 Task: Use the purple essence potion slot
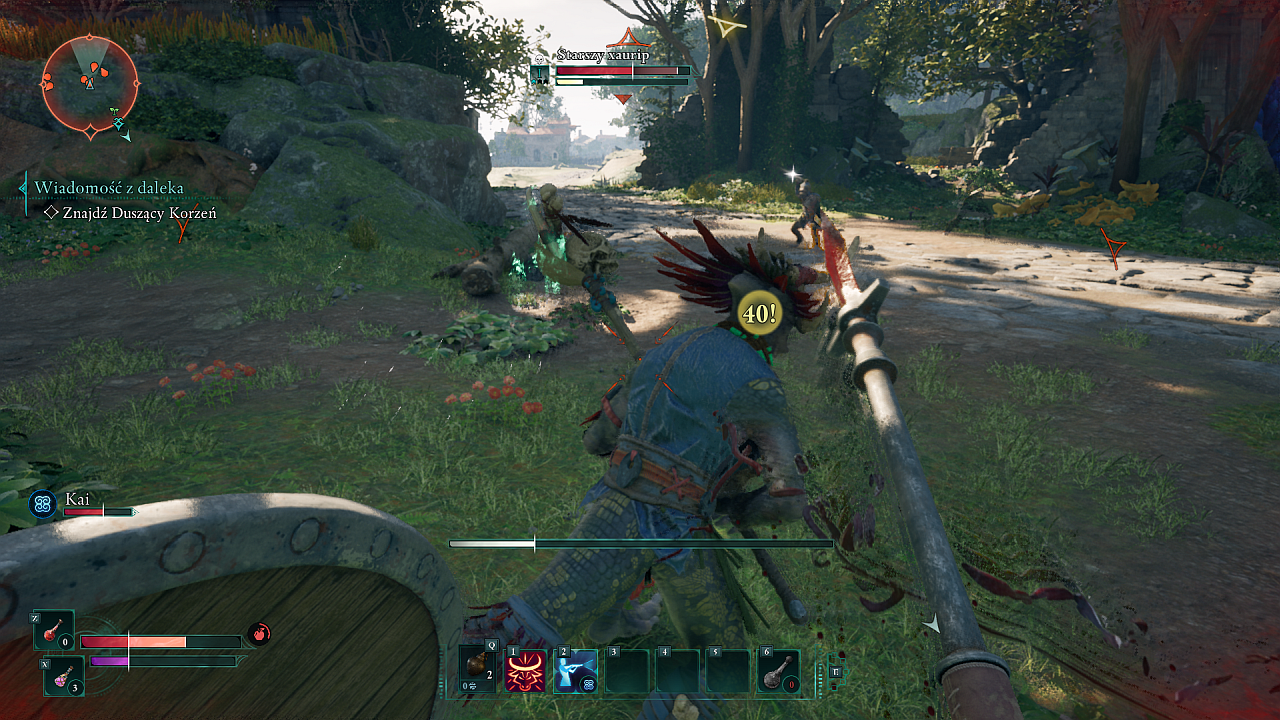[x=64, y=676]
